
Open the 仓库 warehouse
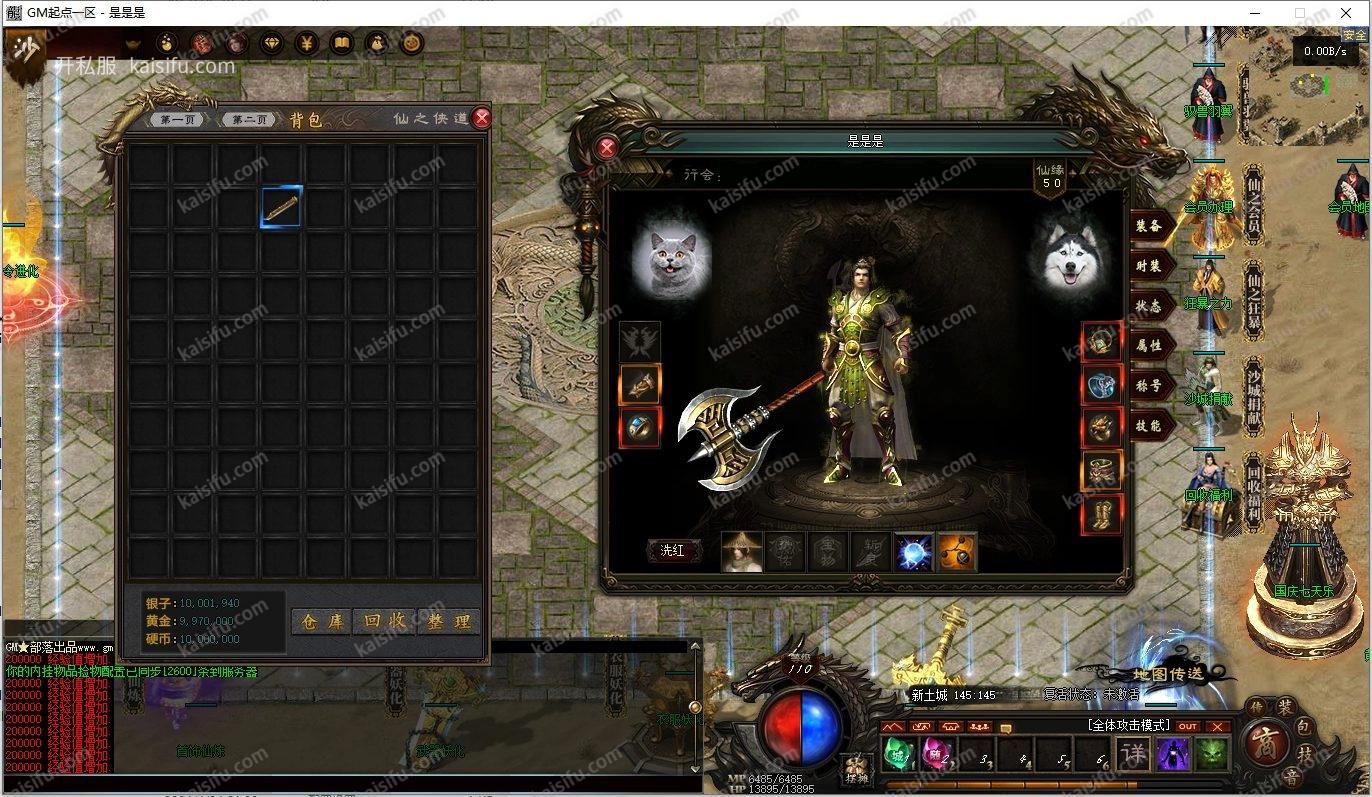coord(322,621)
